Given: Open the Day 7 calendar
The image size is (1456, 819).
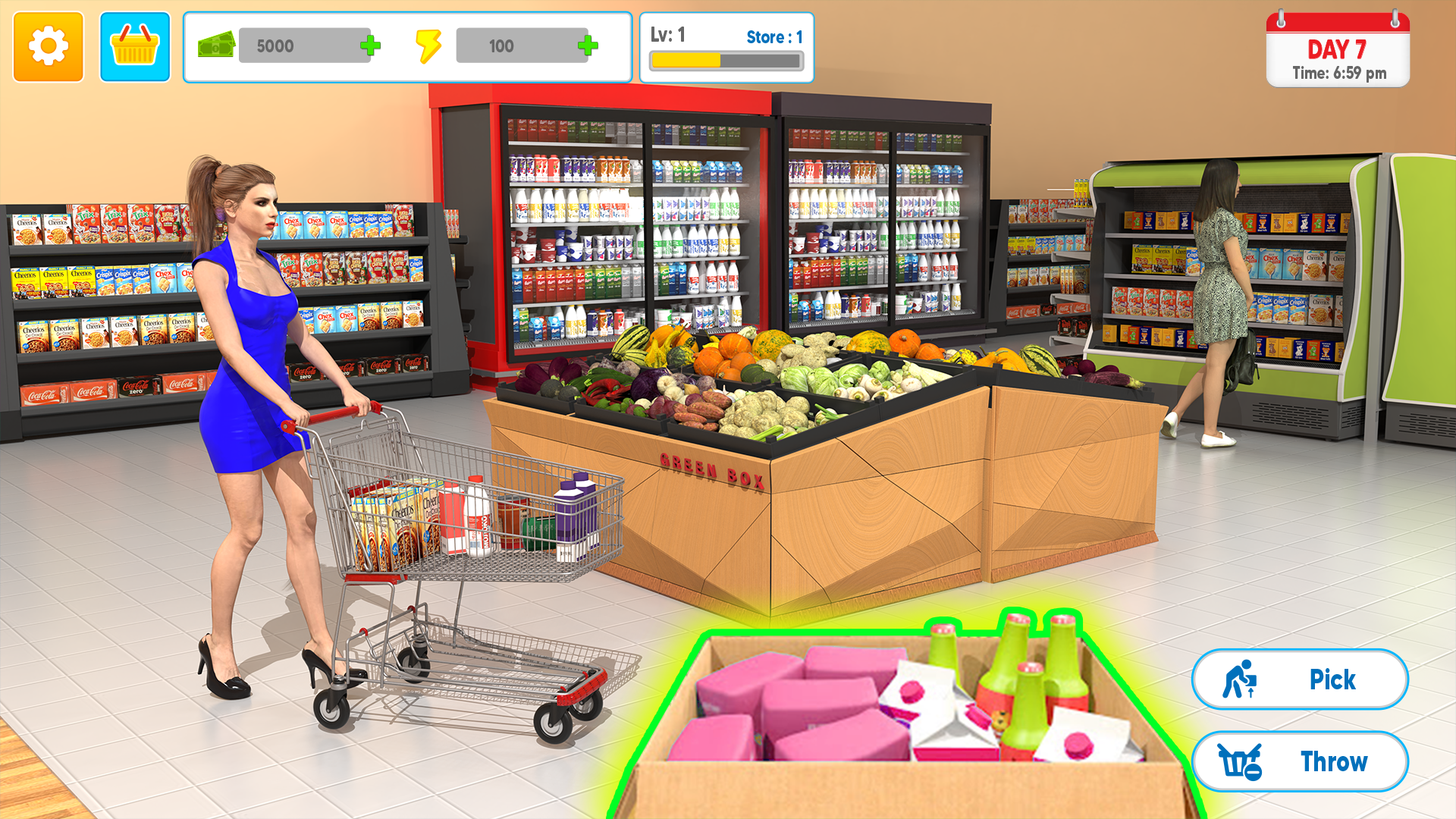Looking at the screenshot, I should [1338, 51].
